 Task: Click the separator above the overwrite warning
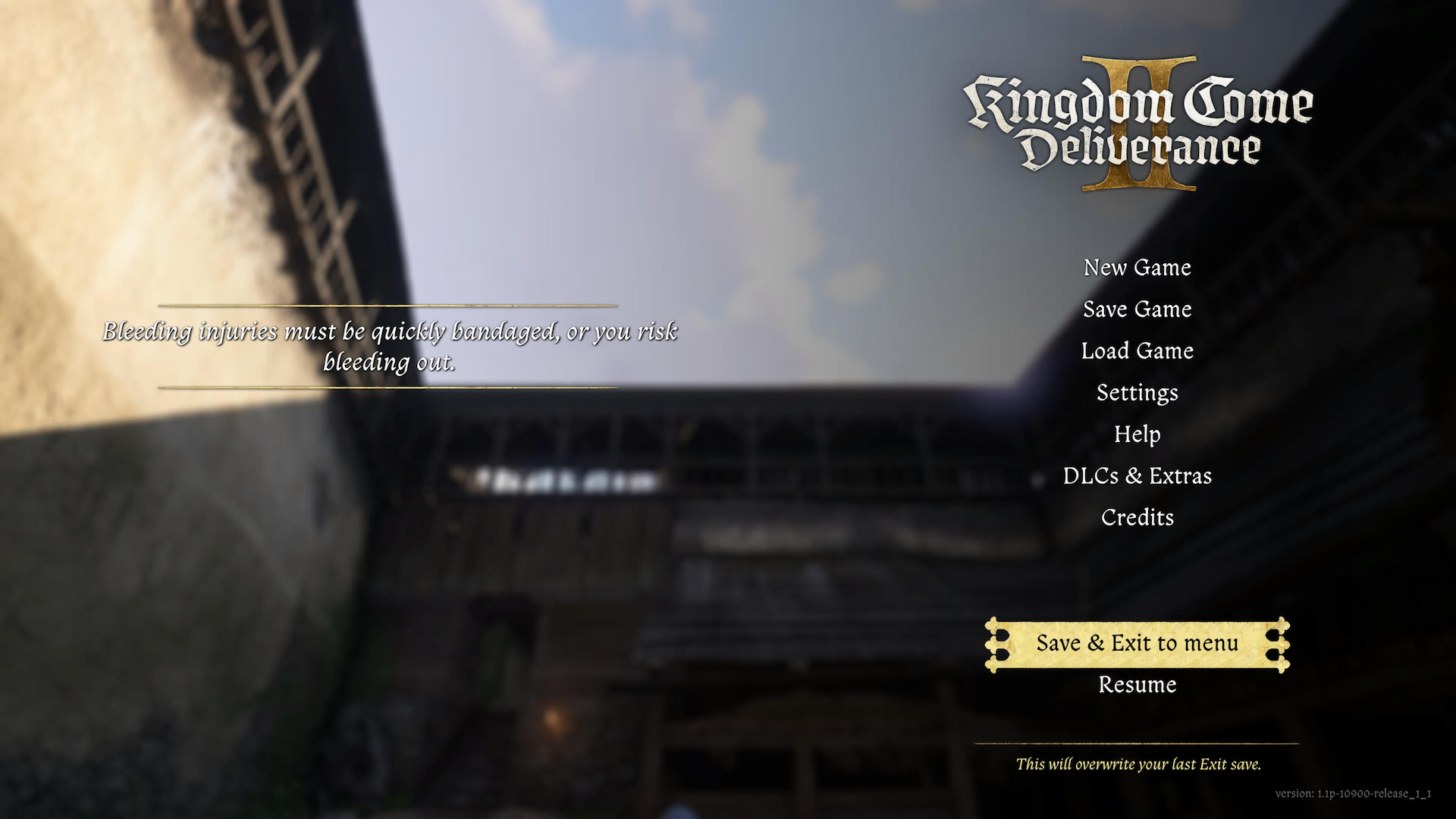pyautogui.click(x=1137, y=742)
